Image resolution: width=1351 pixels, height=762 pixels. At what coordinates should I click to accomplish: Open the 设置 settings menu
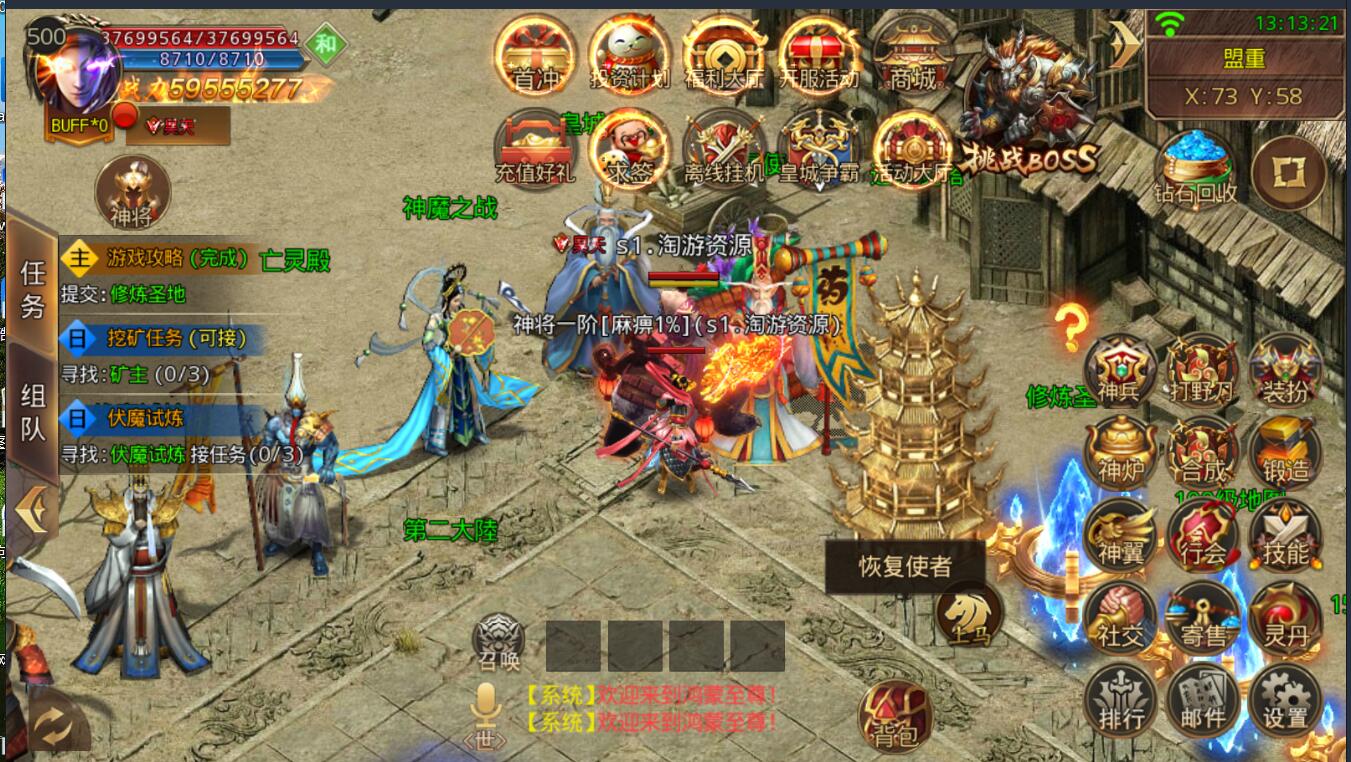[x=1285, y=700]
